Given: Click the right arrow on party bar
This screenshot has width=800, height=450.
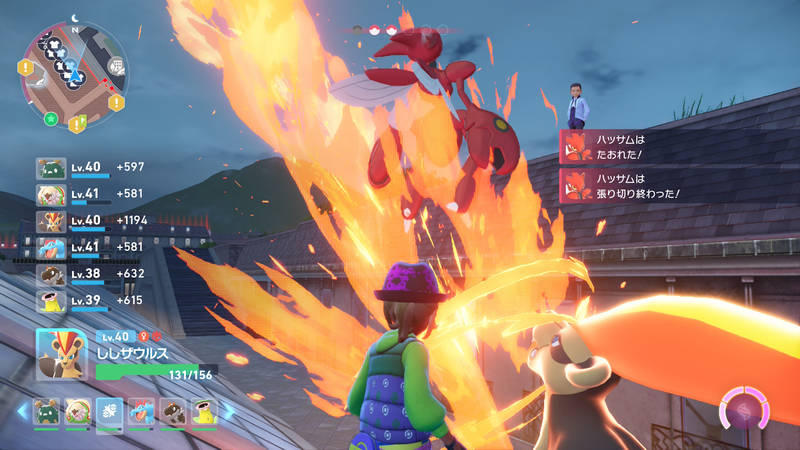Looking at the screenshot, I should pos(228,411).
